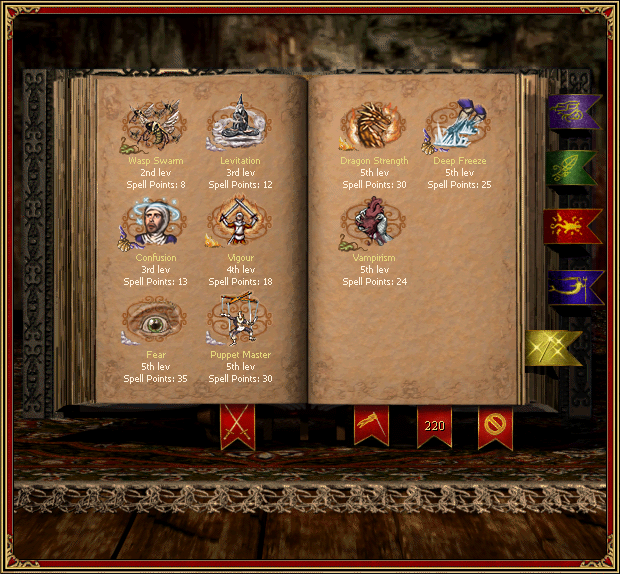620x574 pixels.
Task: Select the Wasp Swarm spell
Action: click(x=154, y=125)
